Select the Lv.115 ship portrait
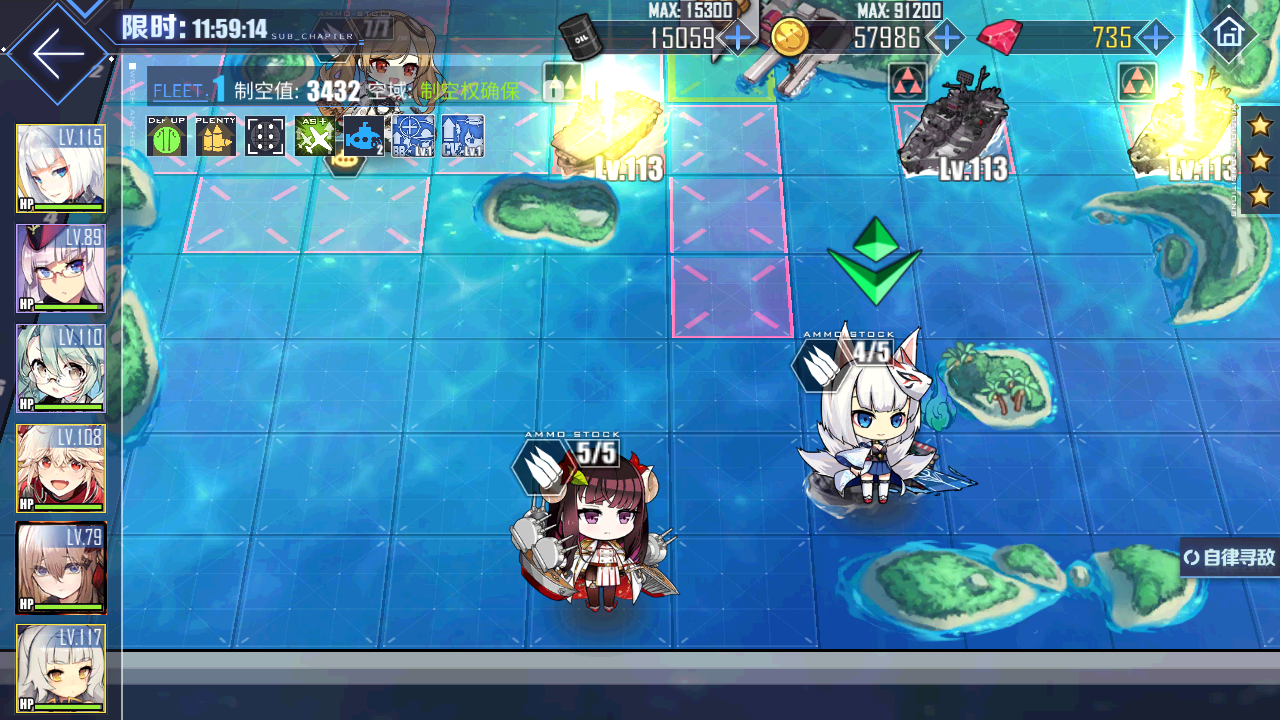 (x=61, y=169)
